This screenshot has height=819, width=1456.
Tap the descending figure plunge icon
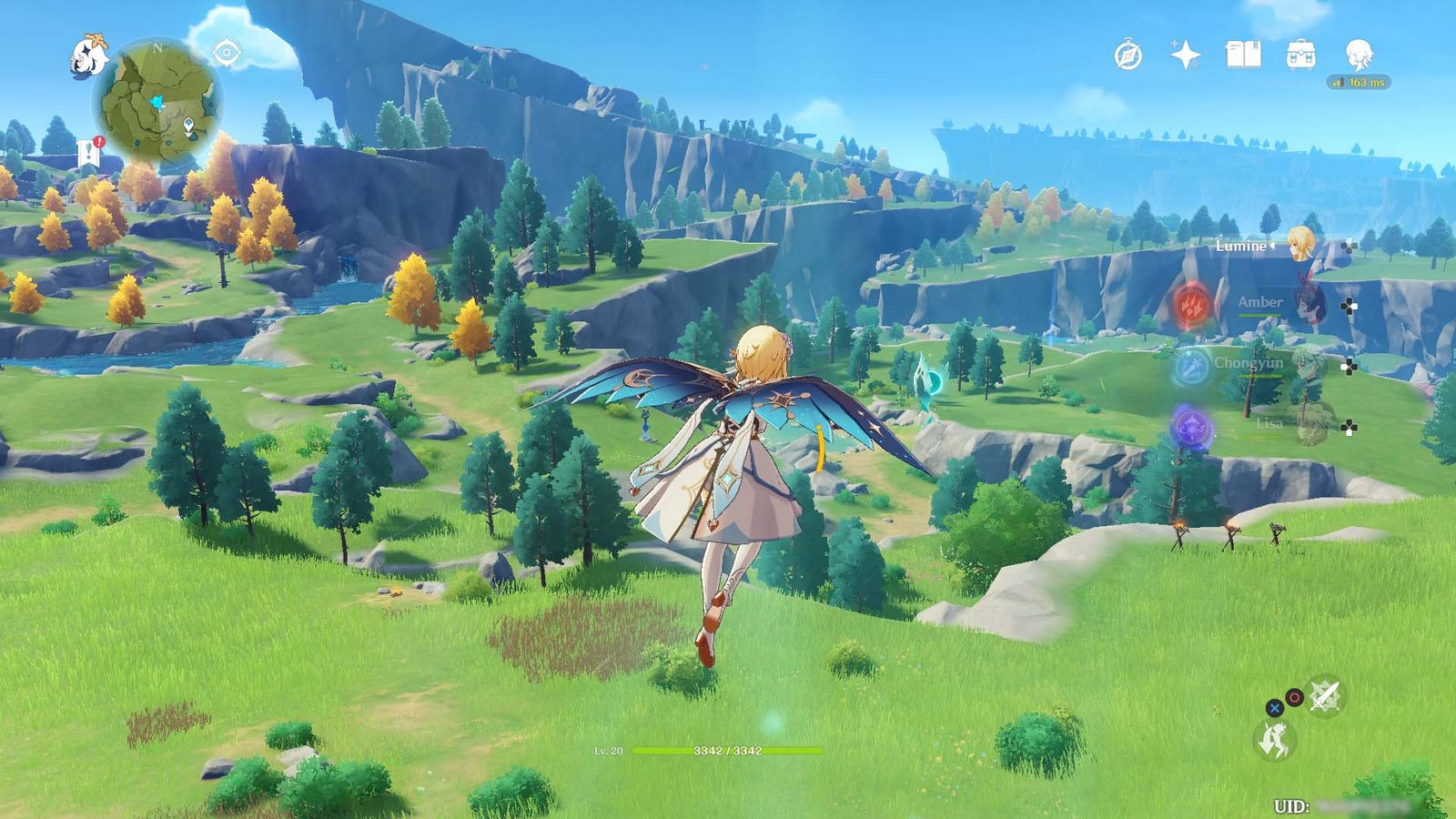[1274, 740]
